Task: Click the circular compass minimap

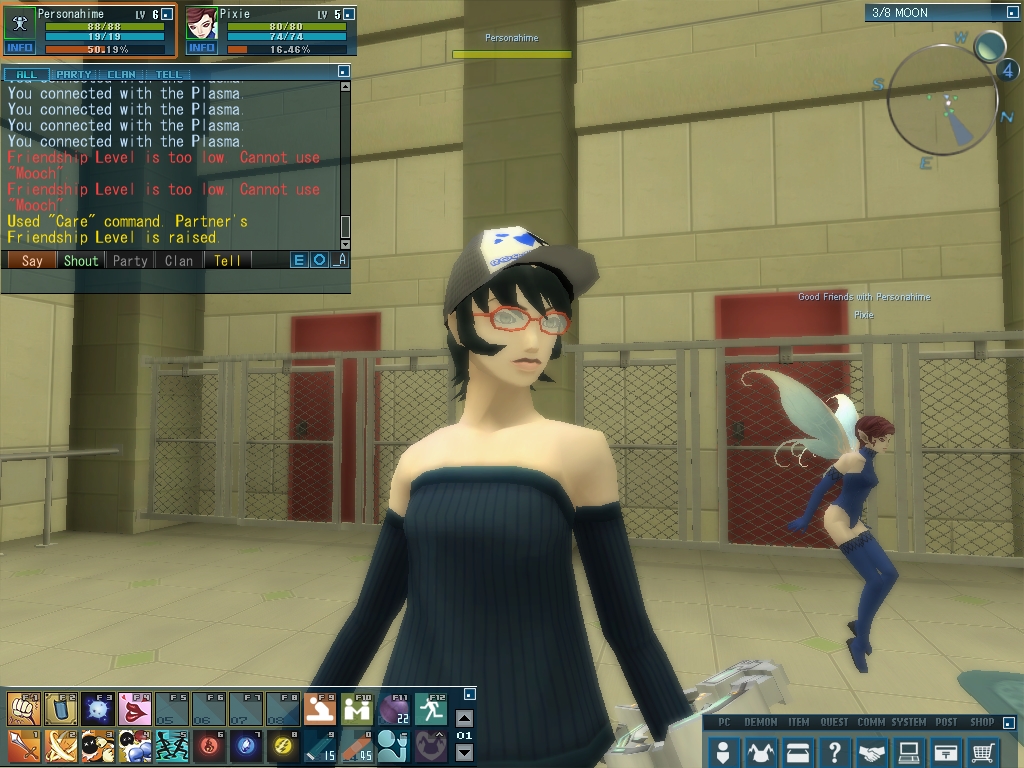Action: click(x=941, y=100)
